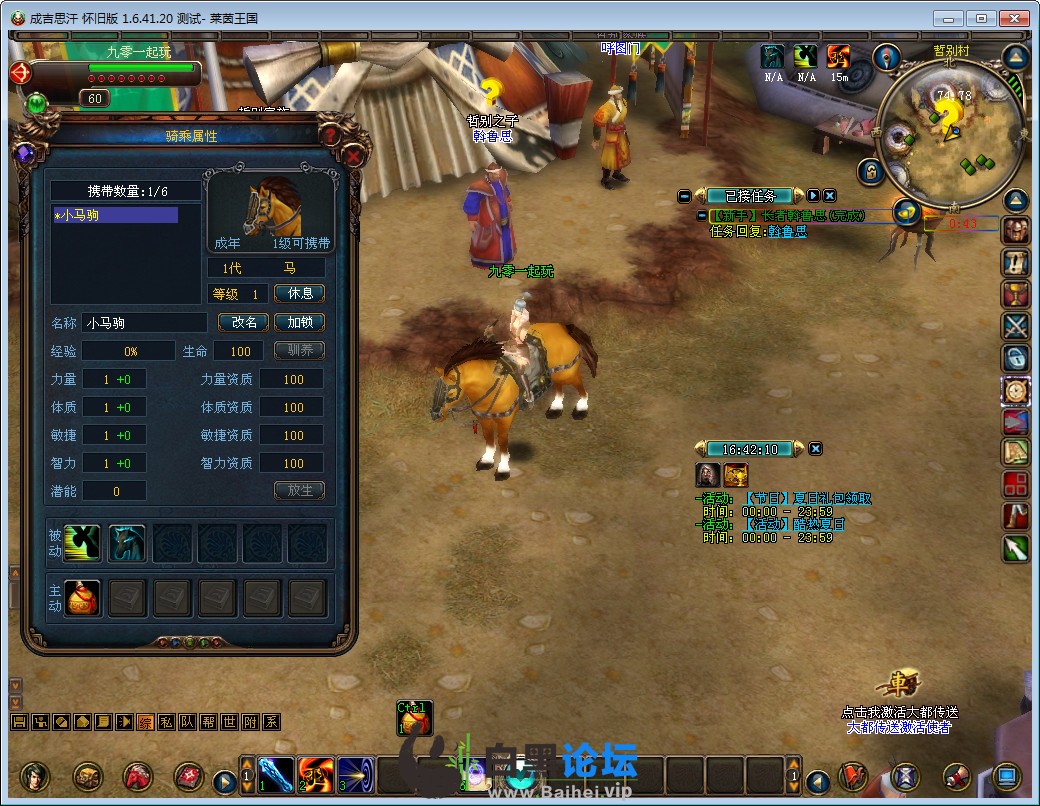Select 小马驹 in the mount list
Screen dimensions: 1040x806
point(115,215)
